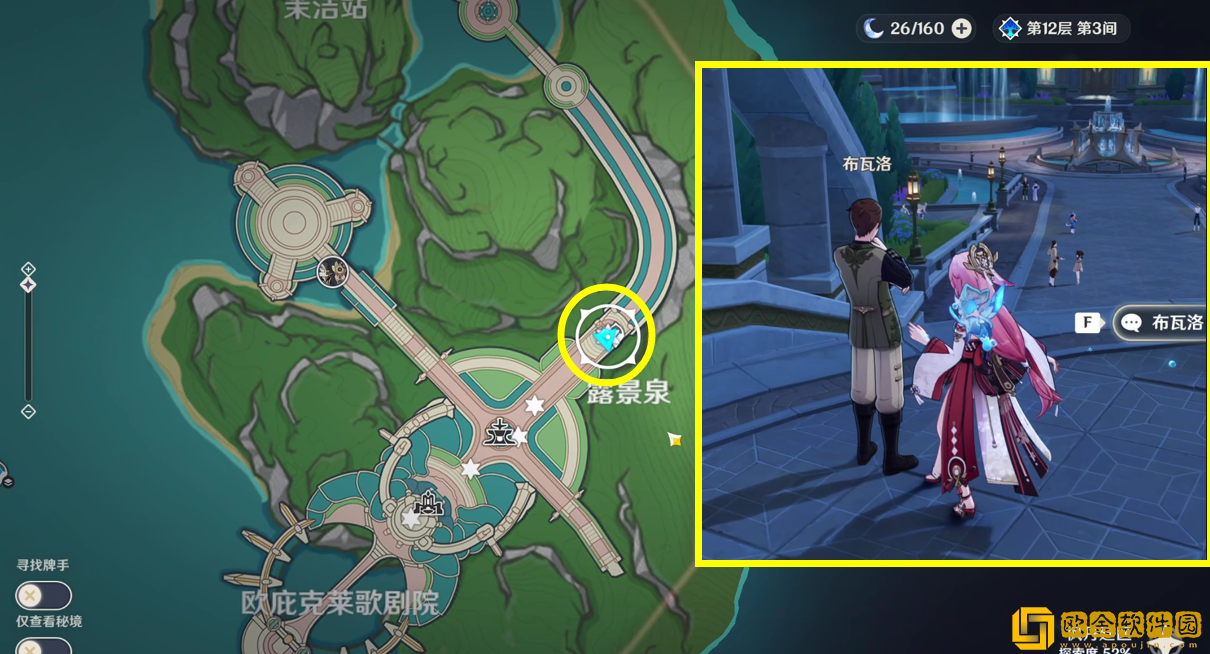Select the building icon on the opera house
Viewport: 1210px width, 654px height.
click(430, 503)
